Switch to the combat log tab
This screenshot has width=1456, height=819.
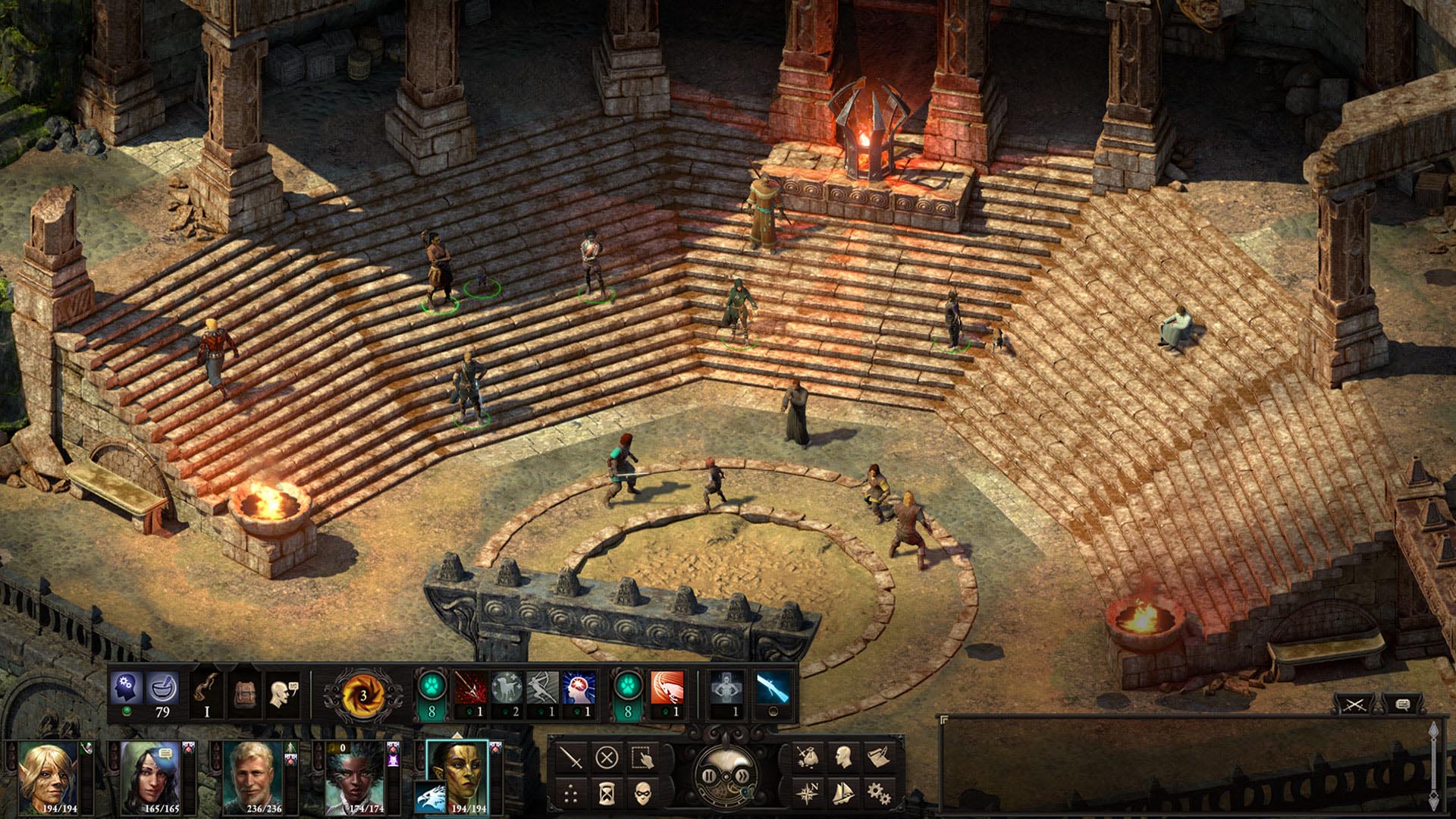1354,704
